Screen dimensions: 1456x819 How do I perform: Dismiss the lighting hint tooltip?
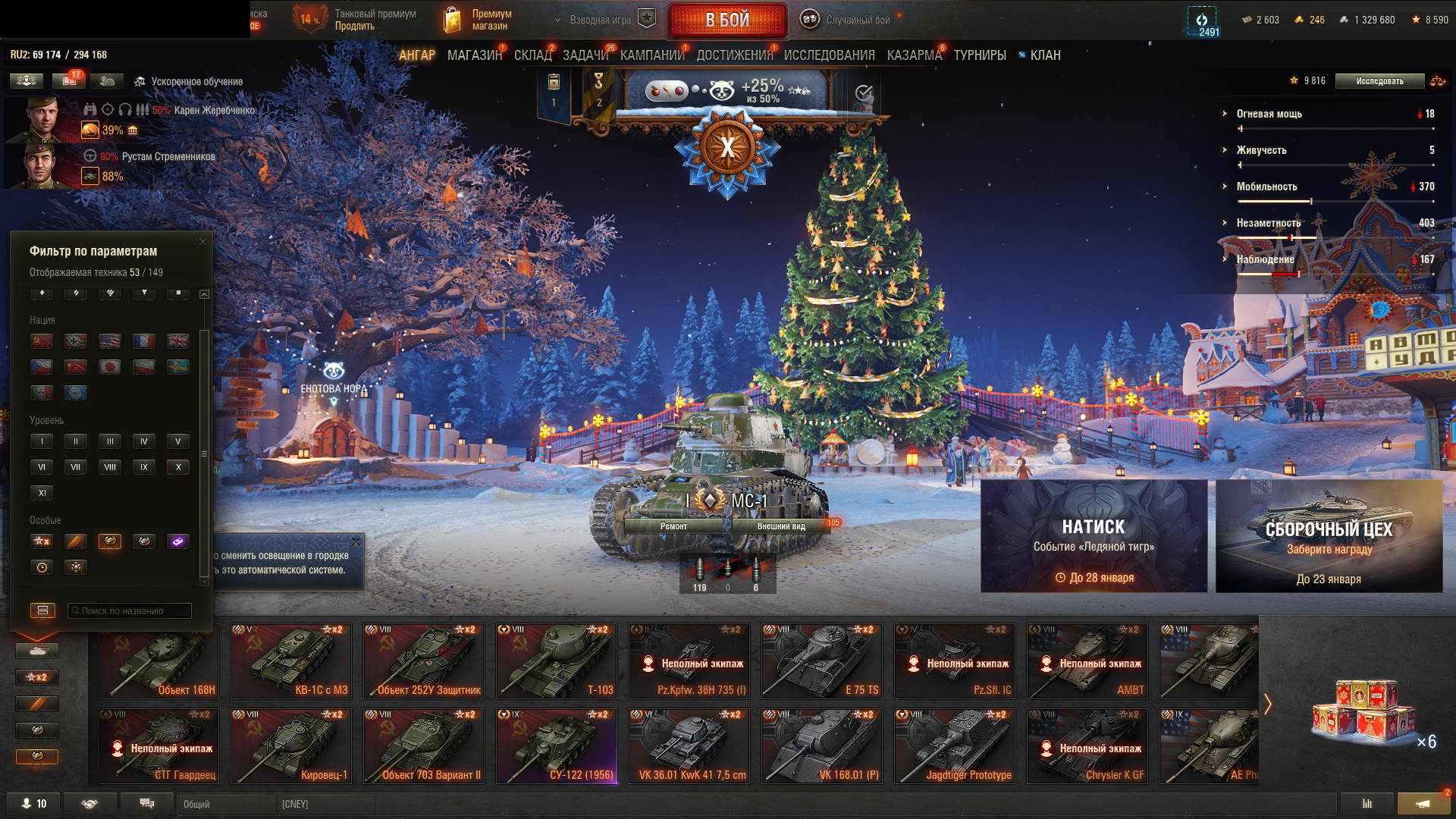pos(356,541)
